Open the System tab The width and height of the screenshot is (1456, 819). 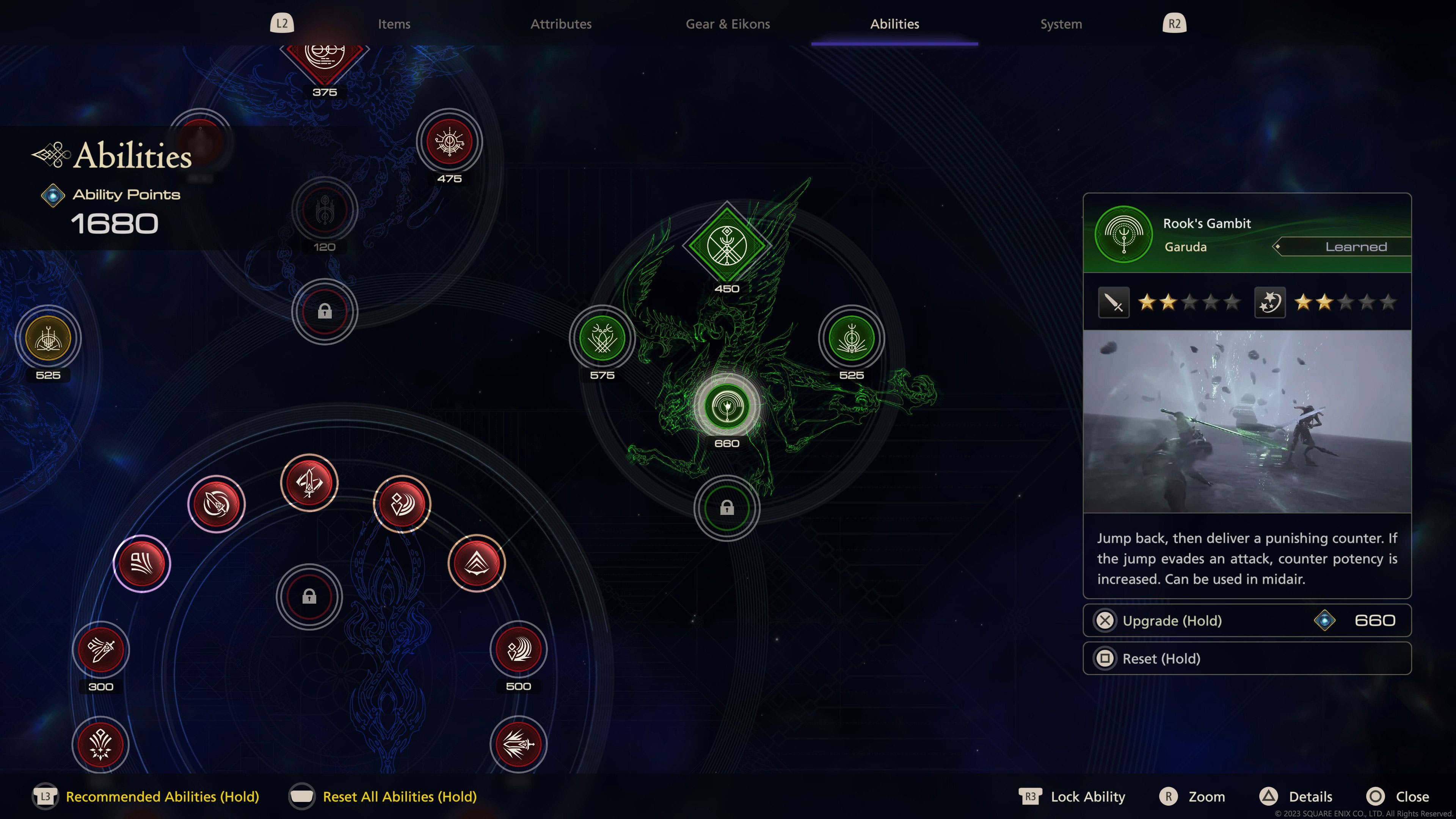[1061, 24]
